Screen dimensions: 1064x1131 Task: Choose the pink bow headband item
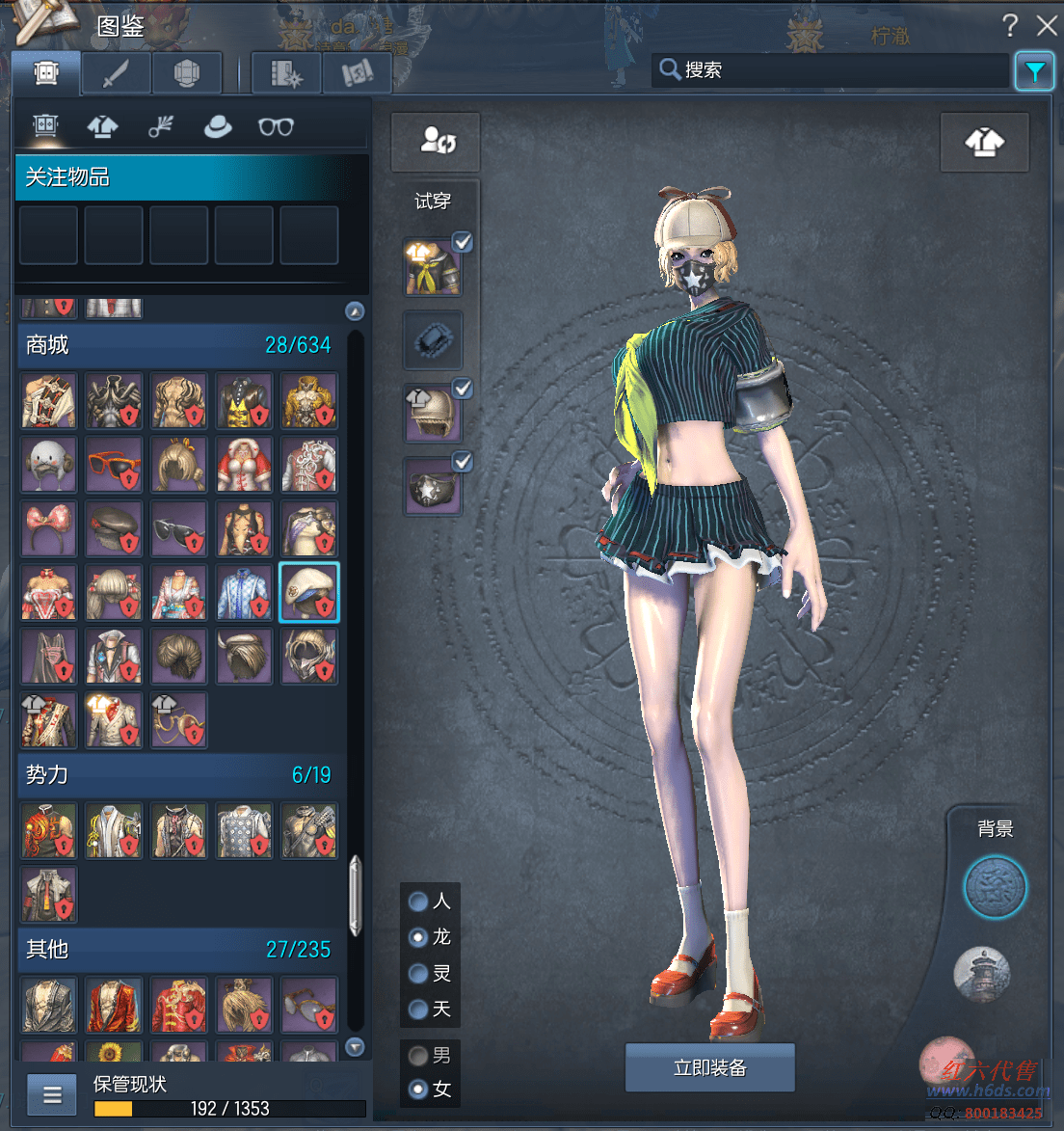[48, 528]
